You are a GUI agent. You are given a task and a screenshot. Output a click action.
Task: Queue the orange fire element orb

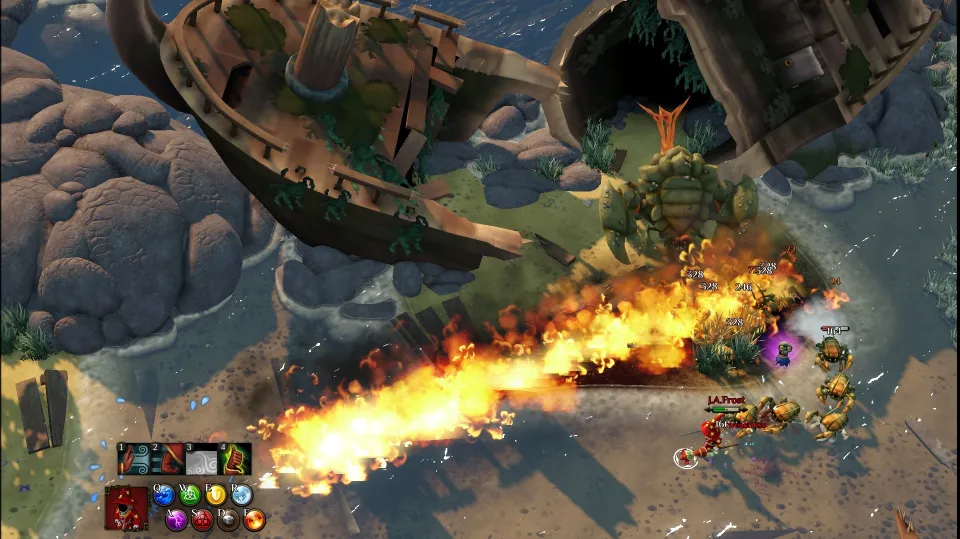point(255,519)
